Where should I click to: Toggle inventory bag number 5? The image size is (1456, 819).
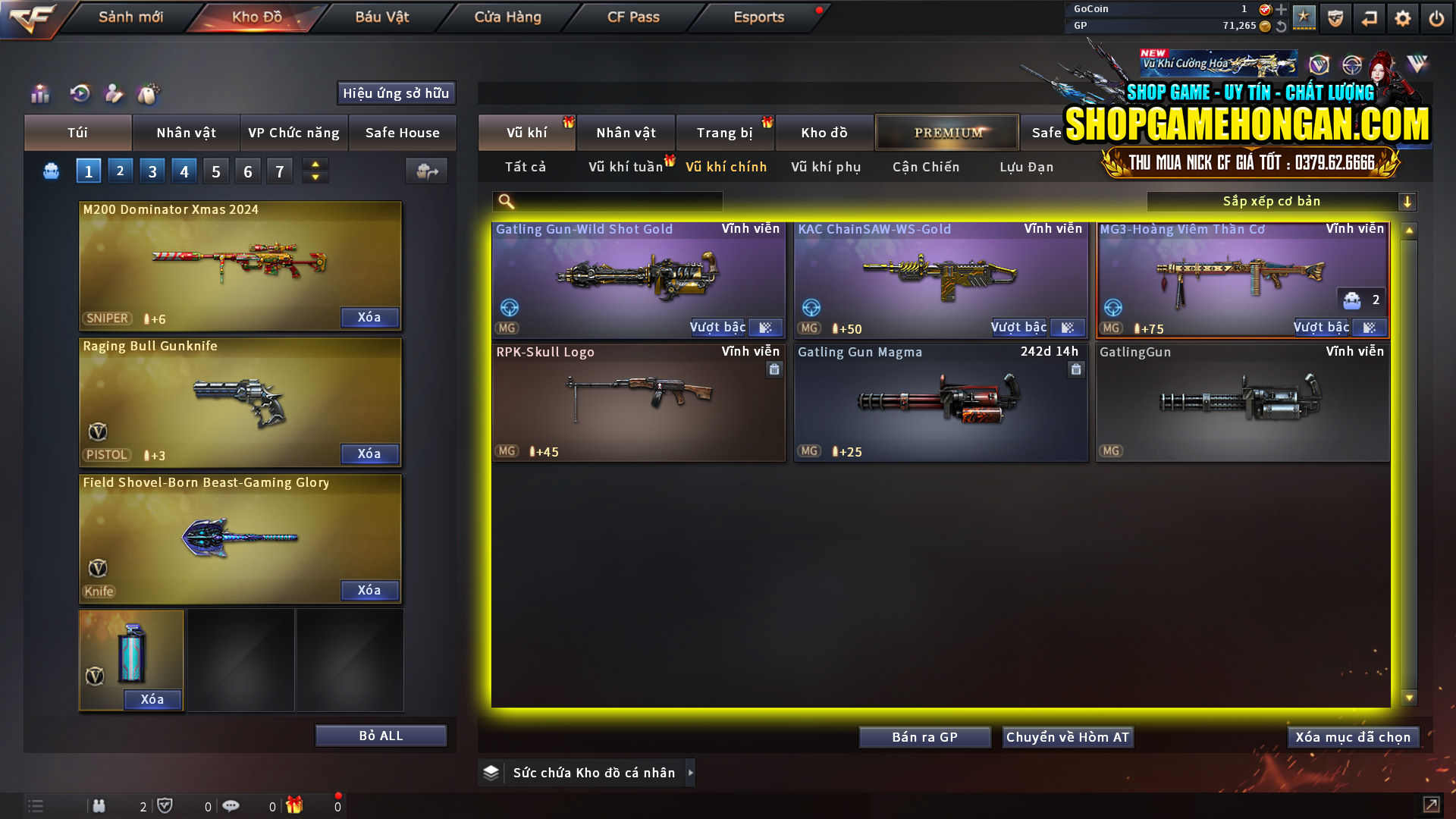[x=215, y=171]
